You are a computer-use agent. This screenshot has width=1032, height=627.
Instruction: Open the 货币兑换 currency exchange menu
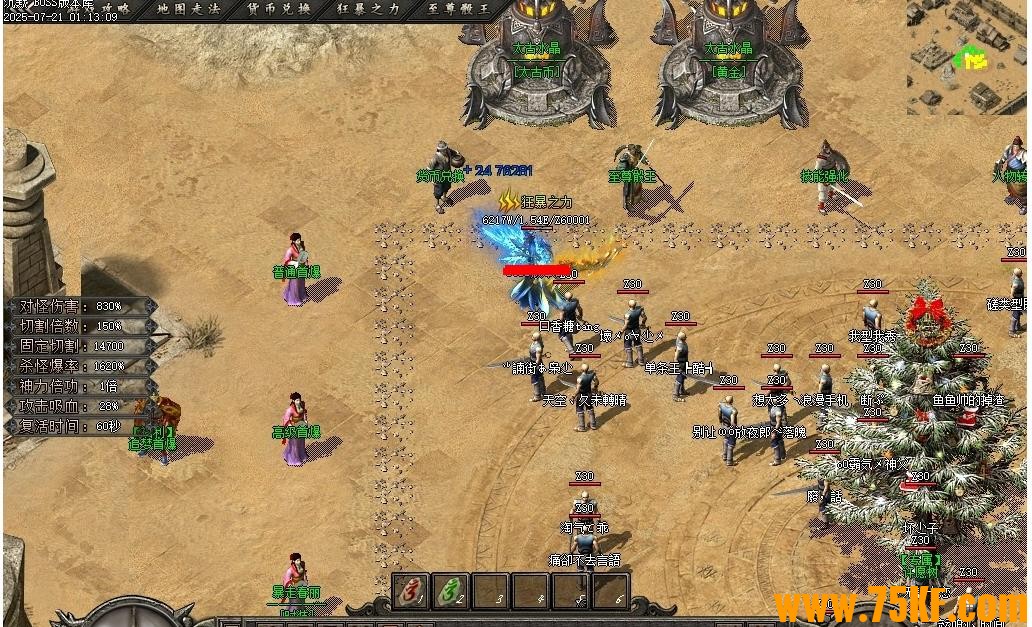279,8
